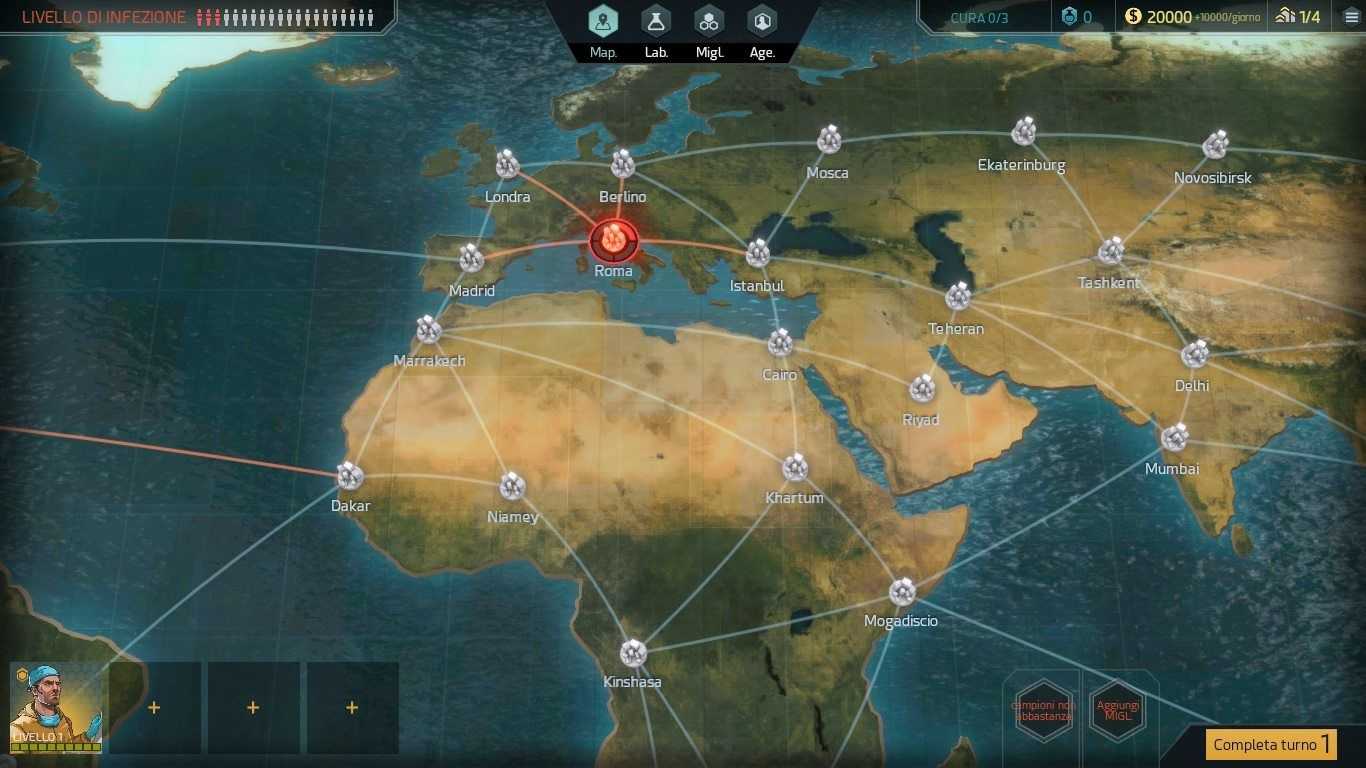Select the Mosca city node

[x=828, y=141]
